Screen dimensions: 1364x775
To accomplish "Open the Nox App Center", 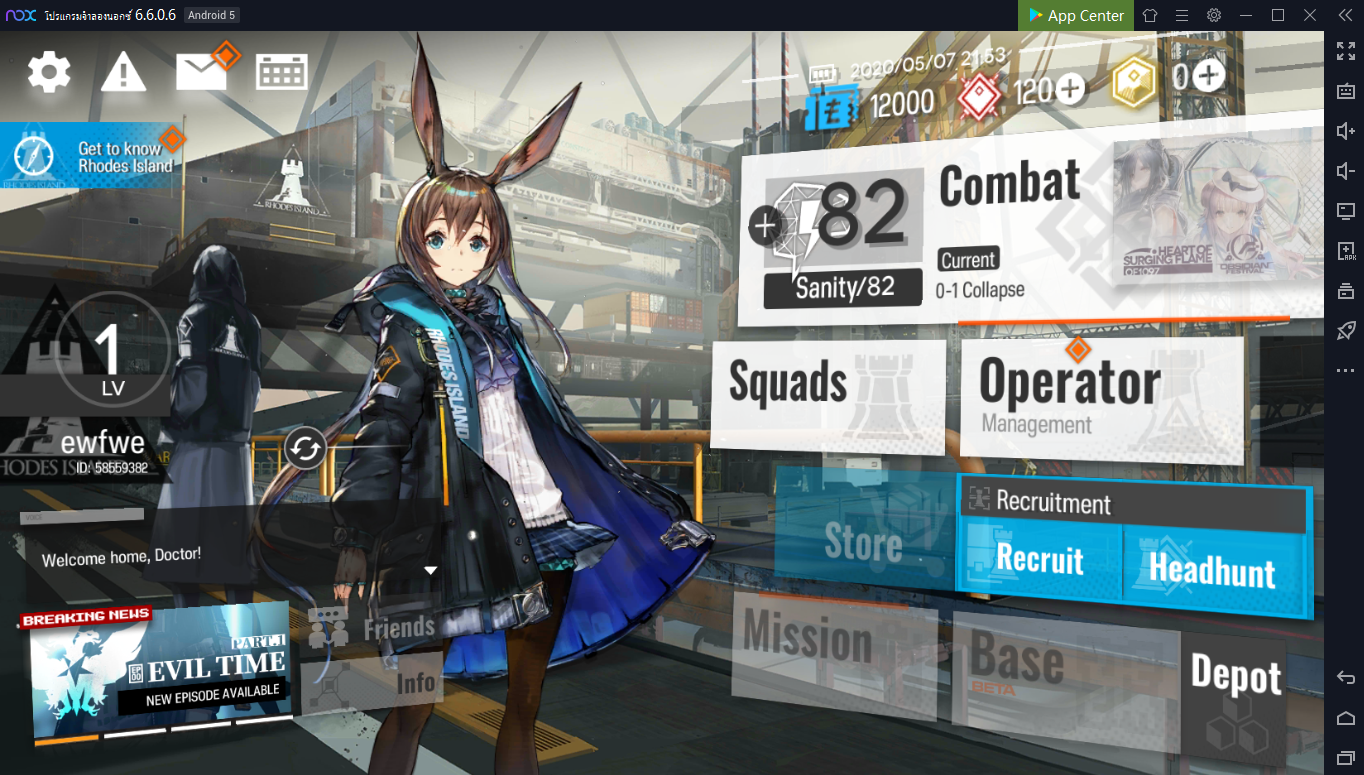I will point(1075,15).
